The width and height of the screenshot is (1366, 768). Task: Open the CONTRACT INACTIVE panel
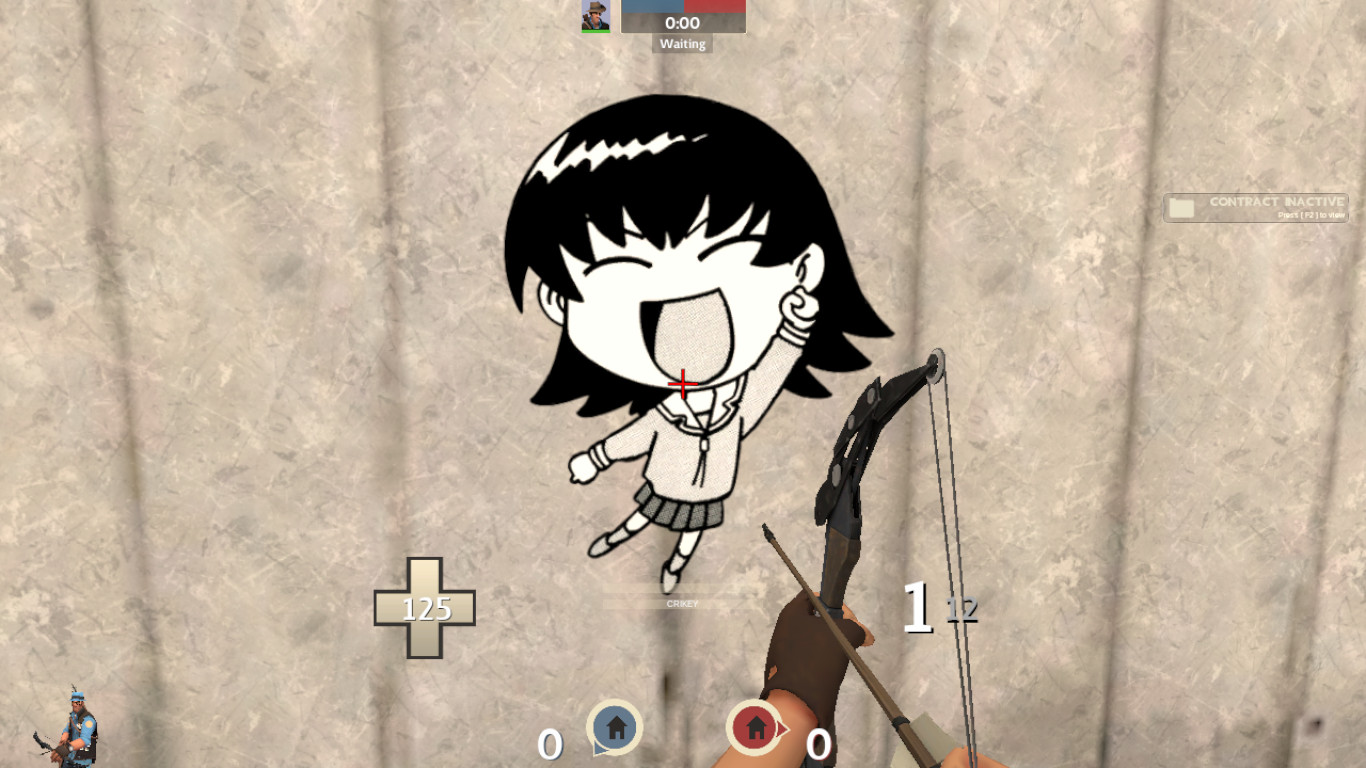click(1255, 207)
